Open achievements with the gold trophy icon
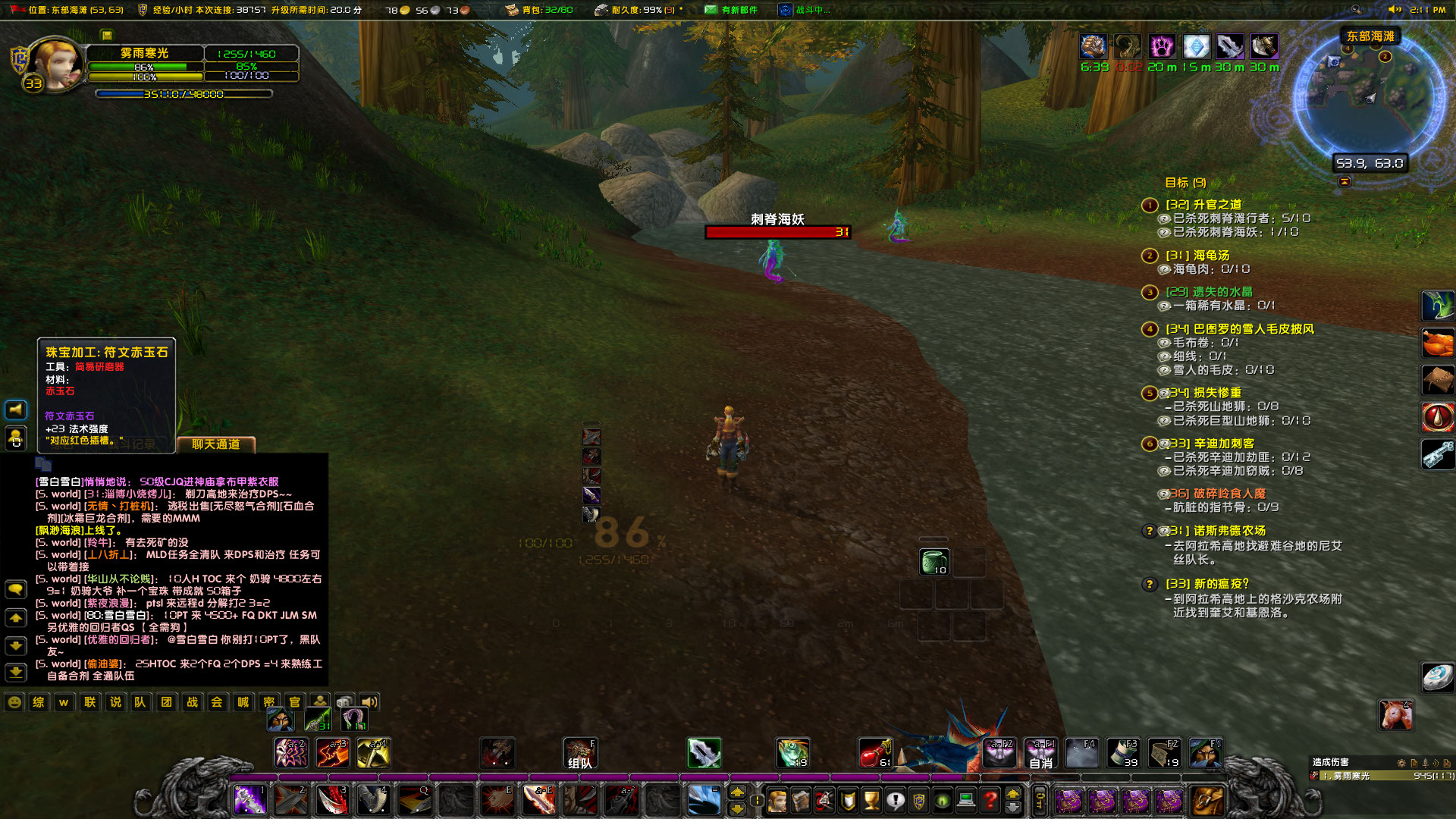Image resolution: width=1456 pixels, height=819 pixels. [x=872, y=799]
